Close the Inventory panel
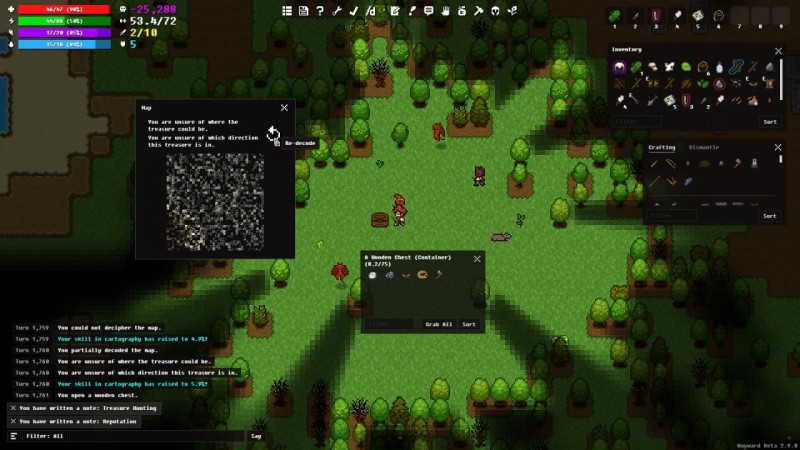The image size is (800, 450). 779,50
